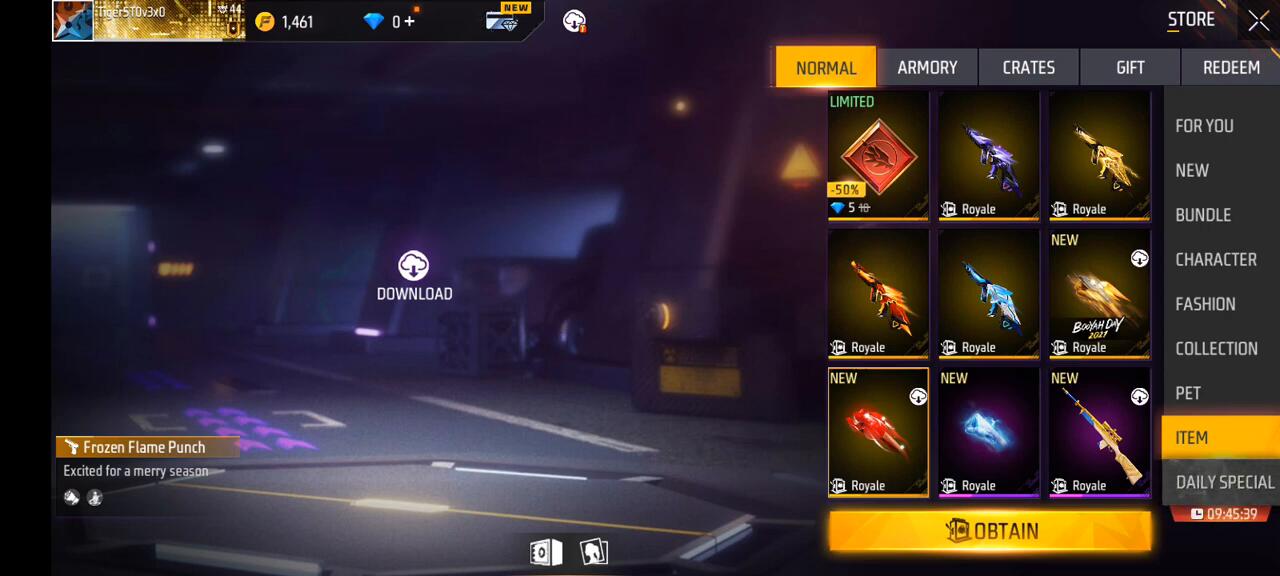The height and width of the screenshot is (576, 1280).
Task: Click the yellow OBTAIN button
Action: [x=990, y=531]
